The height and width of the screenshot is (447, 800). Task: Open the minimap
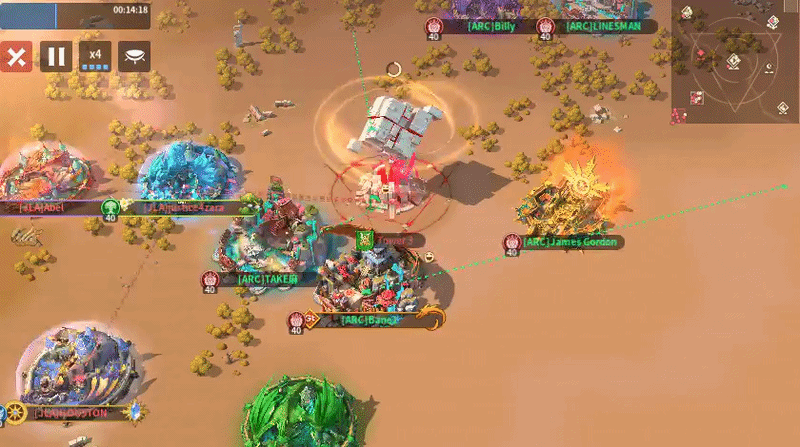735,62
